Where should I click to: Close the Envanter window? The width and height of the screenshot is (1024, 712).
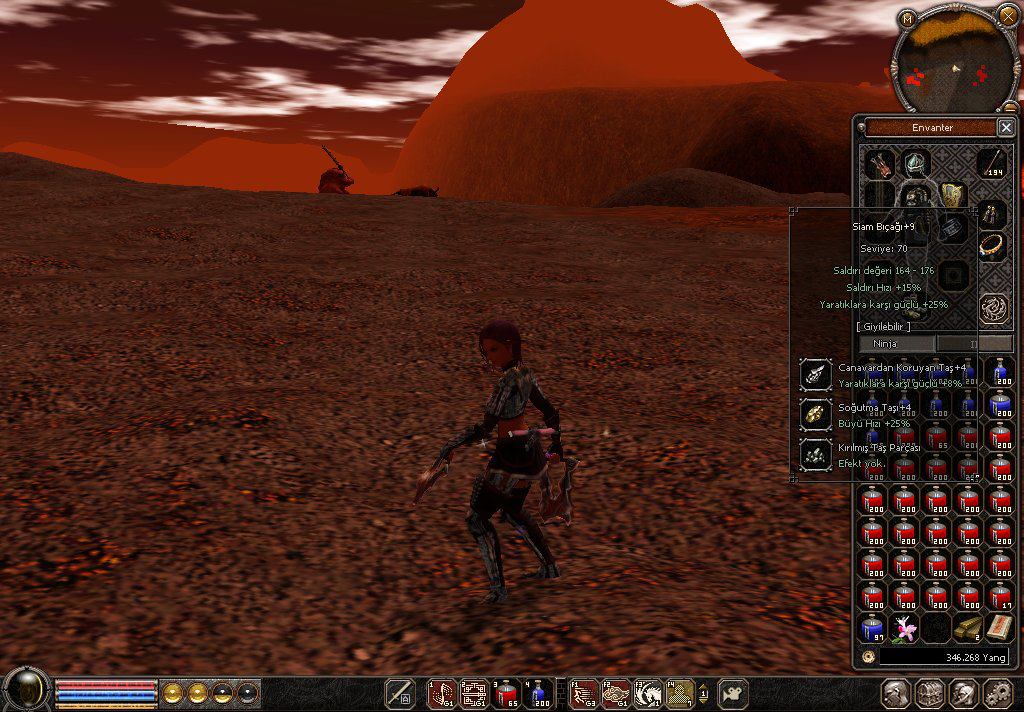(1005, 127)
